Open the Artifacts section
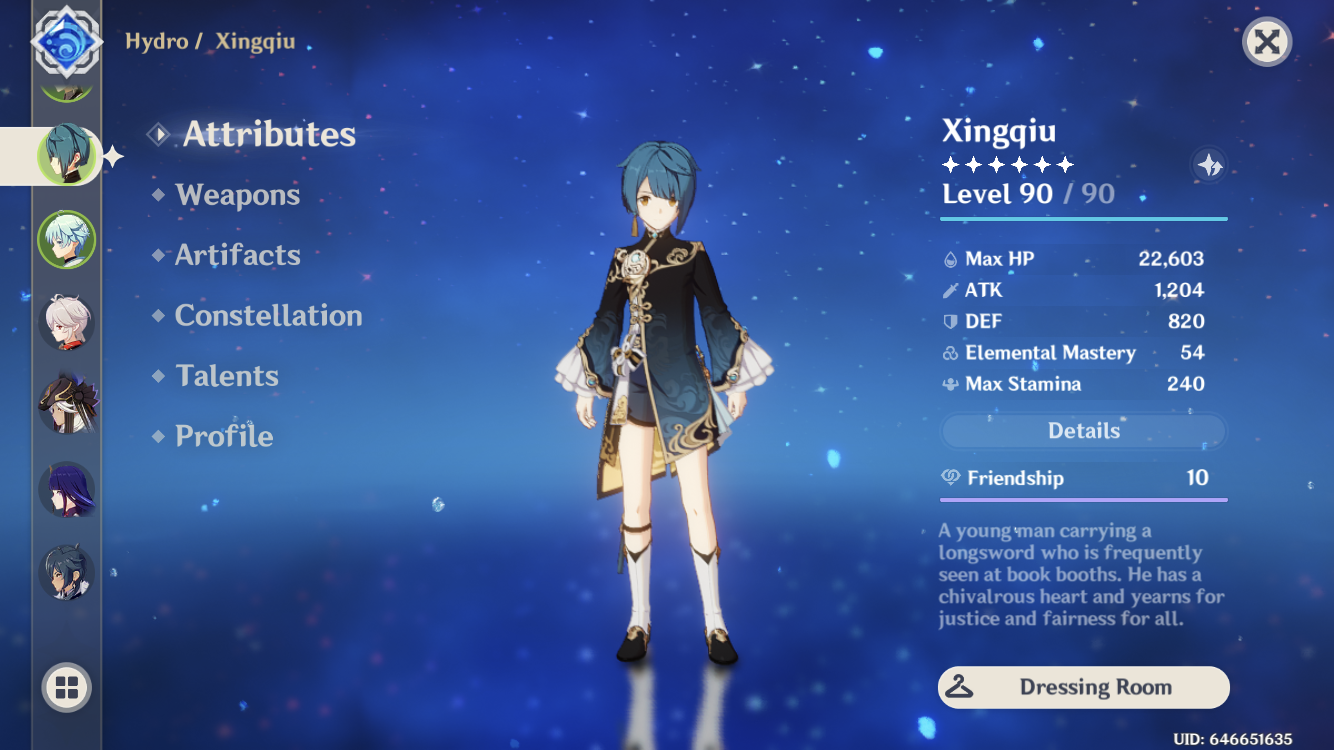The image size is (1334, 750). (x=238, y=255)
